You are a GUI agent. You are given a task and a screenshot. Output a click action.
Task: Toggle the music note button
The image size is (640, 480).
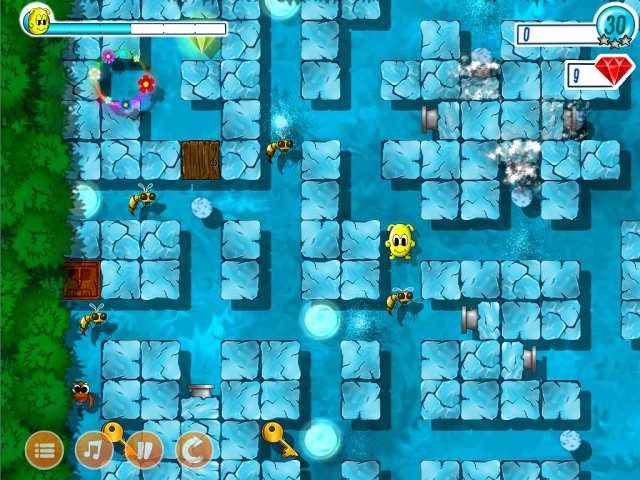tap(94, 450)
